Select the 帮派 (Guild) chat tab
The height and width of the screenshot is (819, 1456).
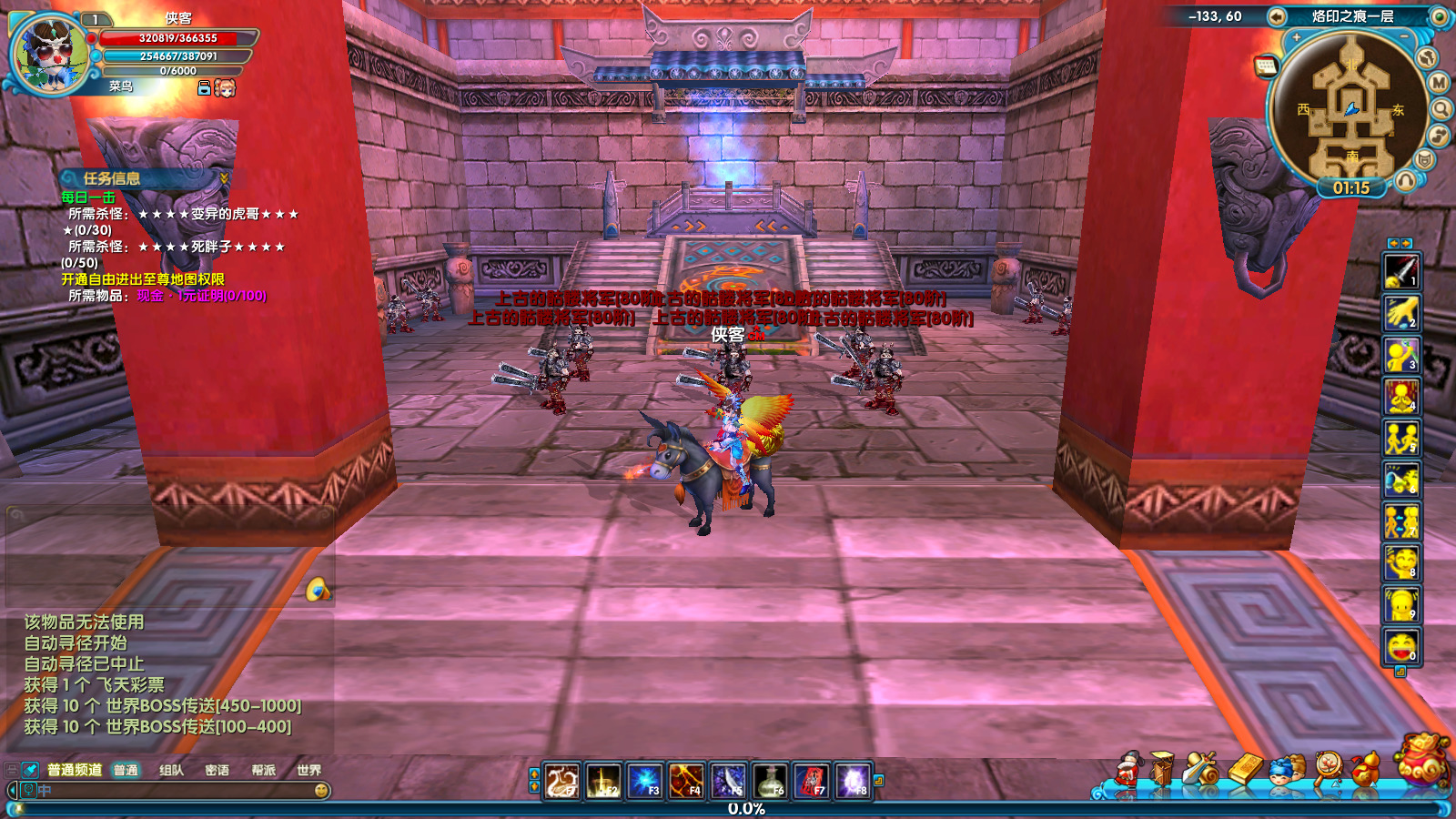tap(263, 770)
